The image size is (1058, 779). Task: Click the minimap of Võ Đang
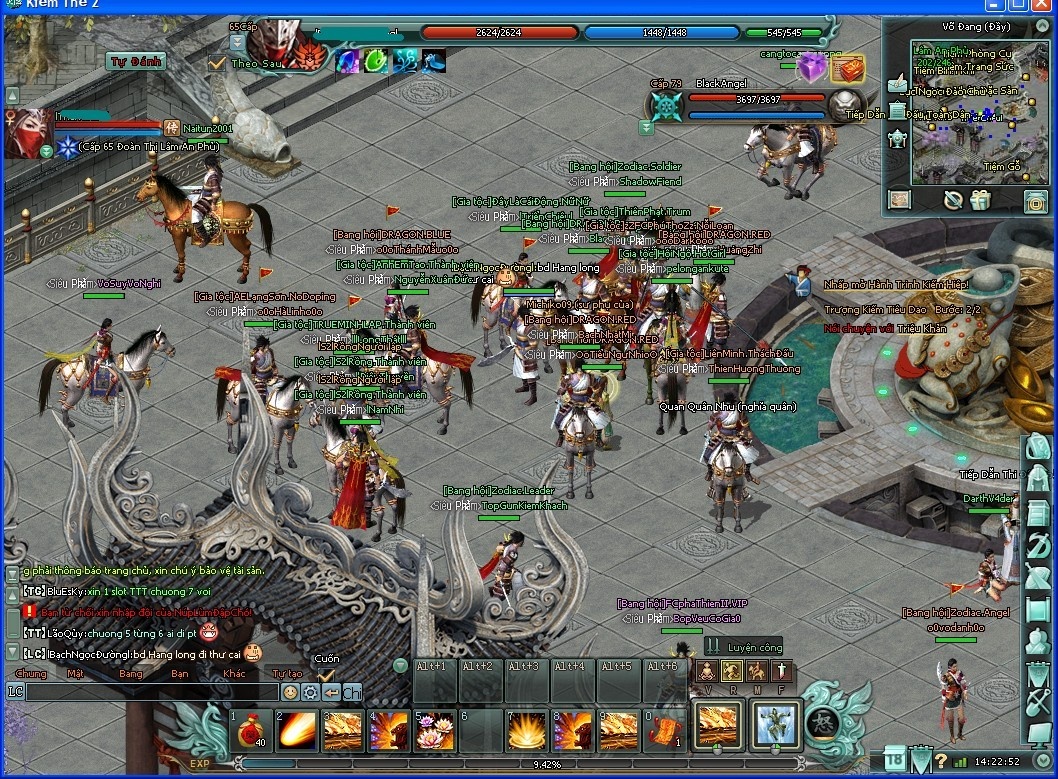[965, 110]
